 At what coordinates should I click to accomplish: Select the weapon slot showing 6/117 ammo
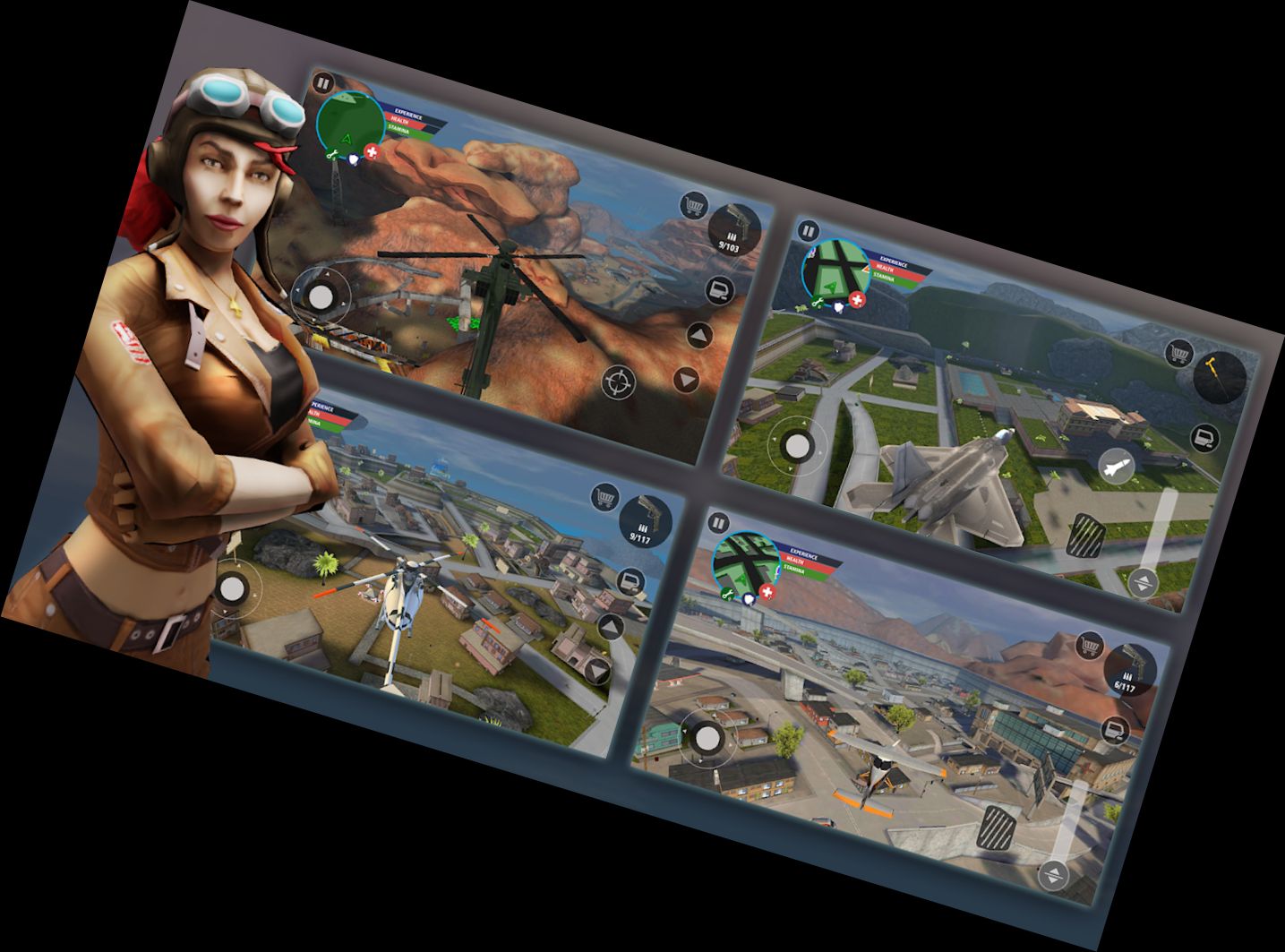coord(1129,672)
